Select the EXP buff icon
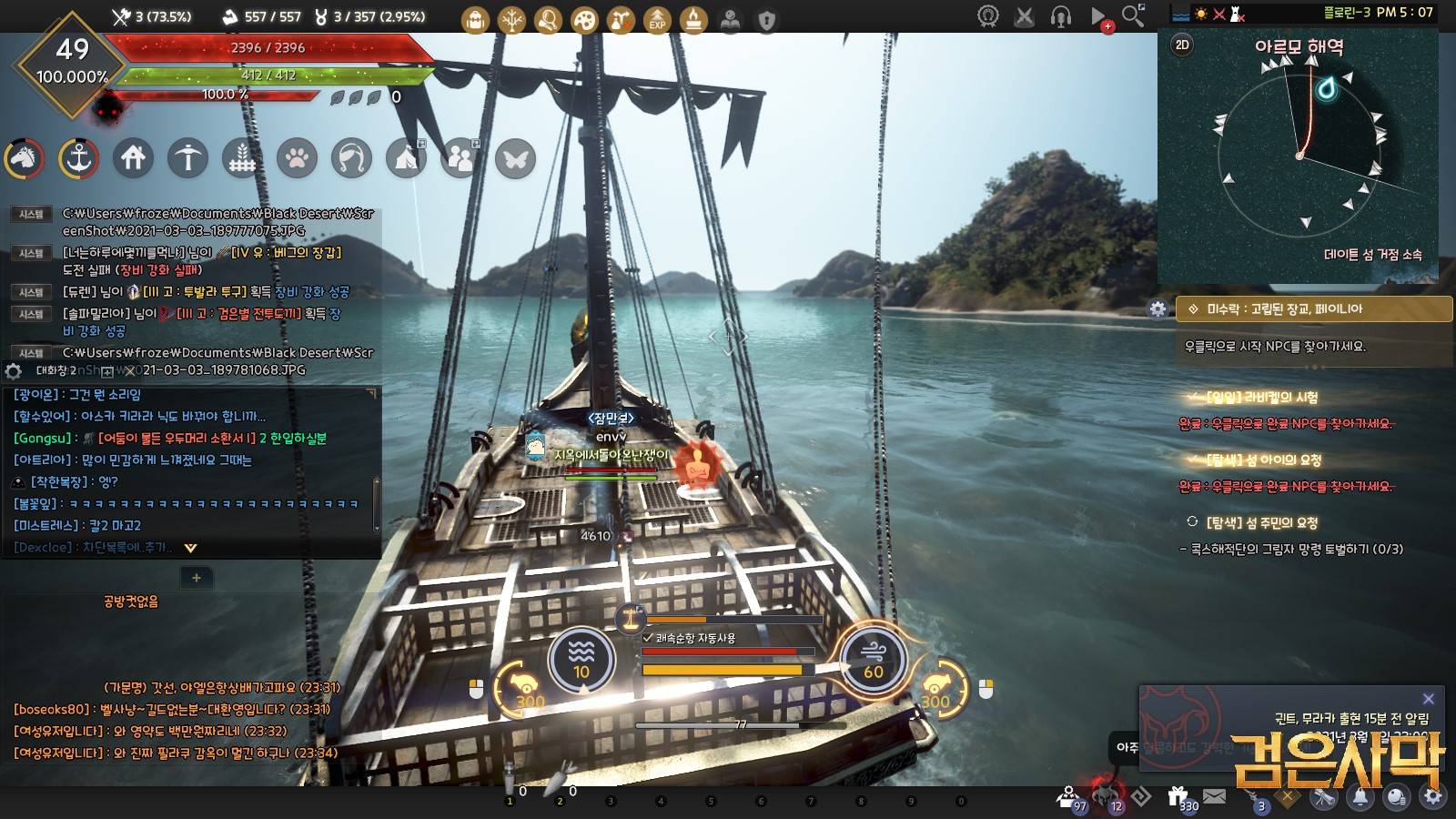Viewport: 1456px width, 819px height. (x=657, y=19)
